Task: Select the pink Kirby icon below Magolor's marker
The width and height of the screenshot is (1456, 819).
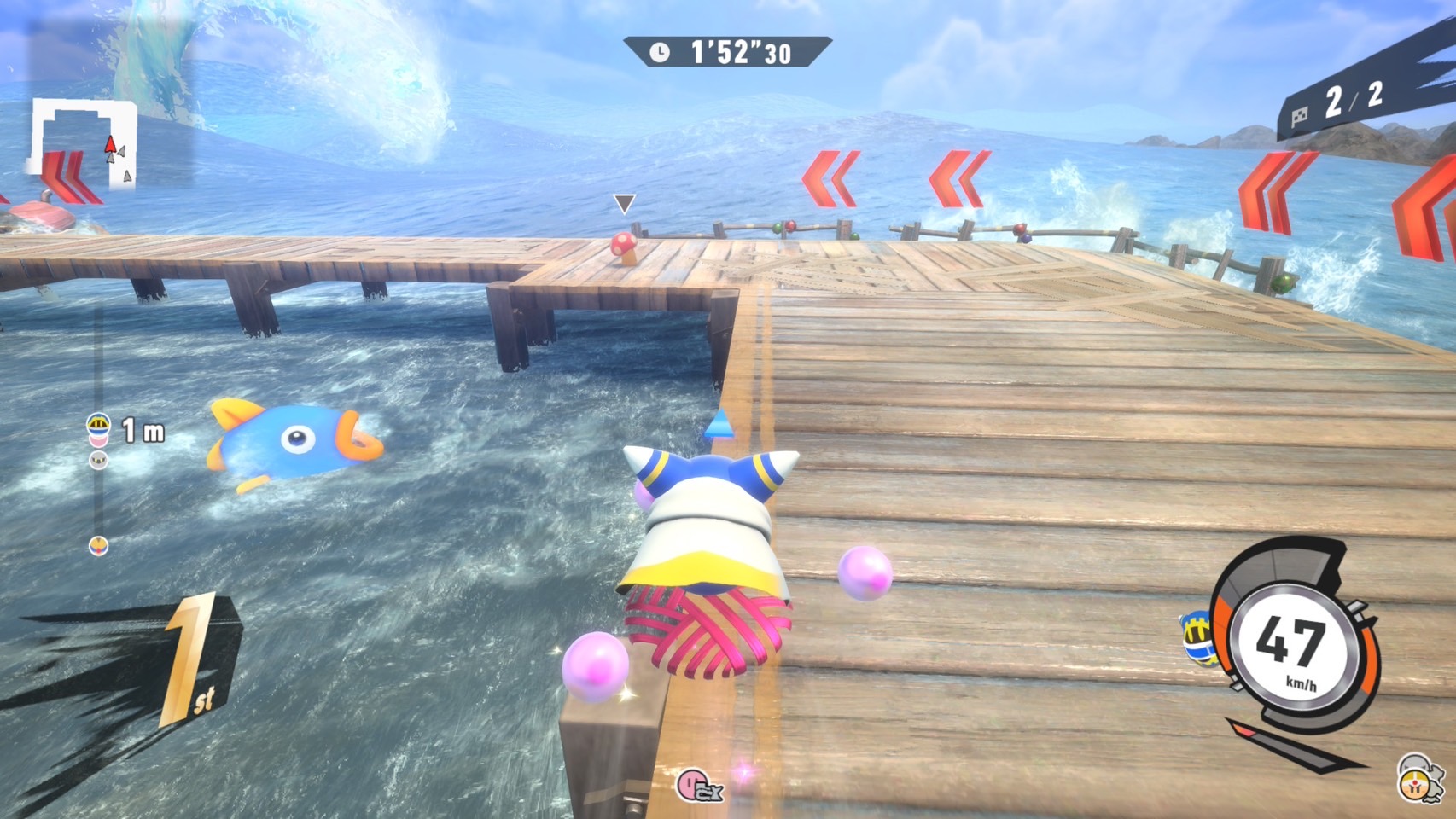Action: click(98, 440)
